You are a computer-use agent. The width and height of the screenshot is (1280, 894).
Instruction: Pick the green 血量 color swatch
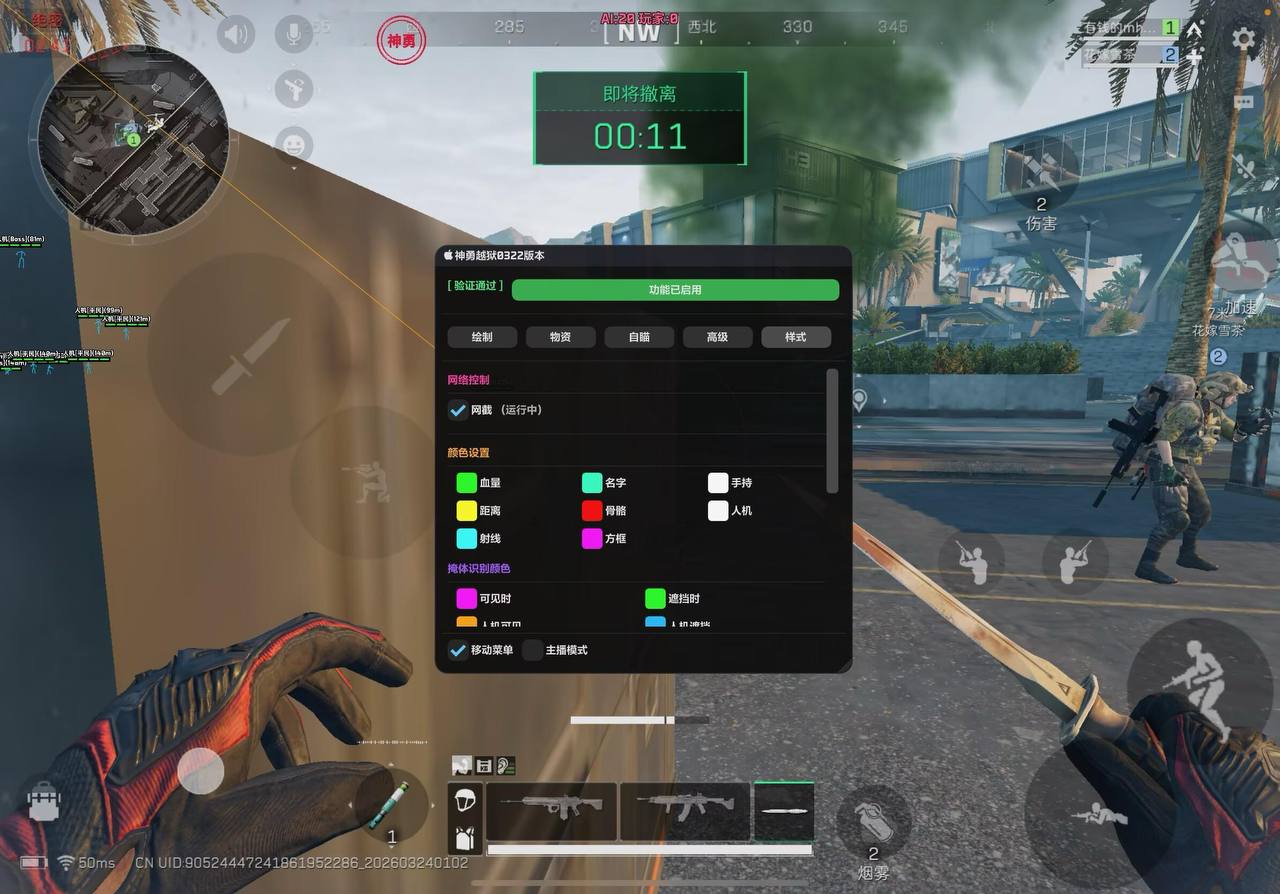pyautogui.click(x=466, y=483)
